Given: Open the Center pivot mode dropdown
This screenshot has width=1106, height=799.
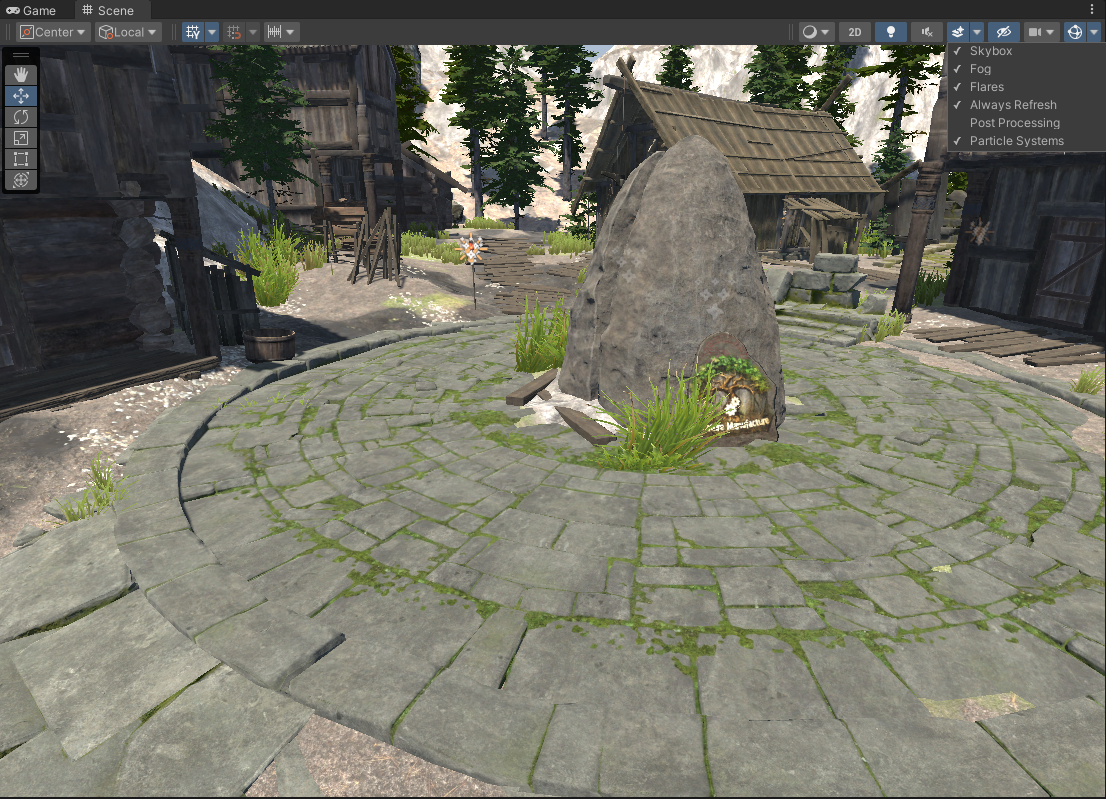Looking at the screenshot, I should point(54,32).
